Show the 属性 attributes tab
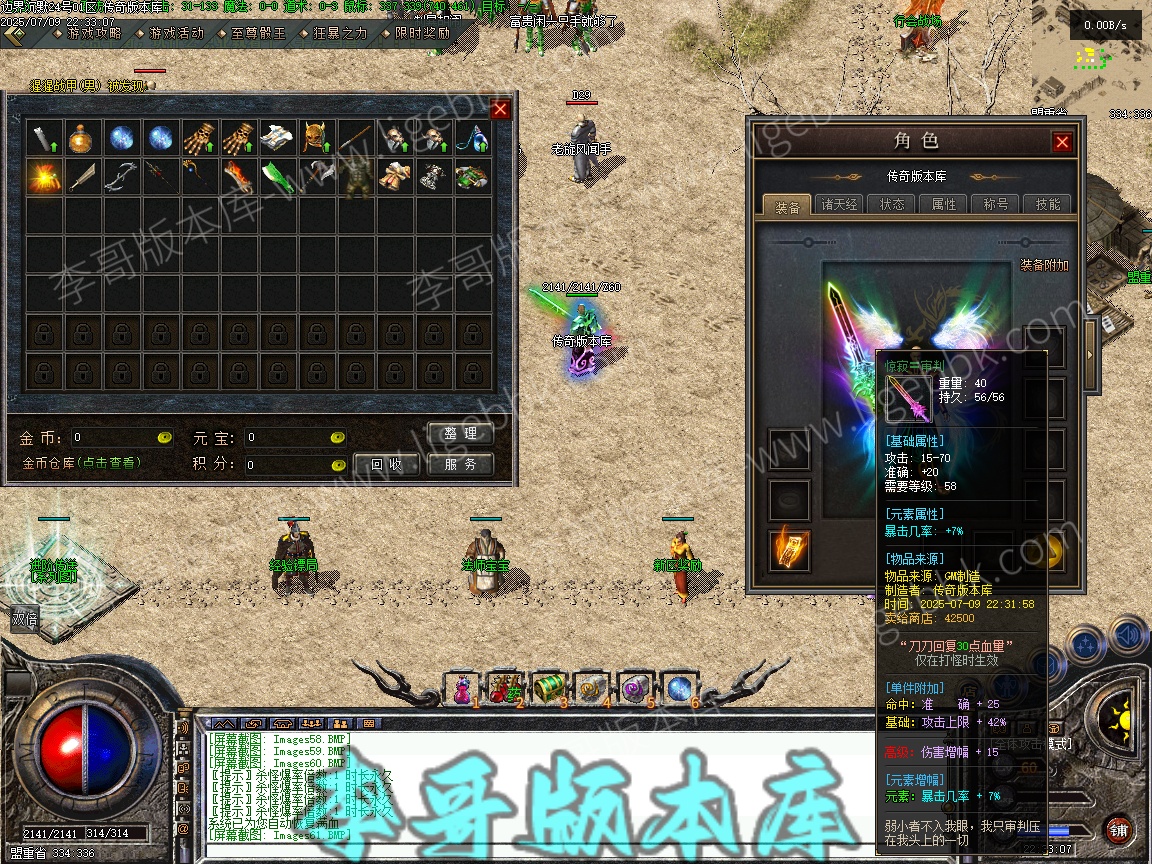This screenshot has height=864, width=1152. click(944, 205)
